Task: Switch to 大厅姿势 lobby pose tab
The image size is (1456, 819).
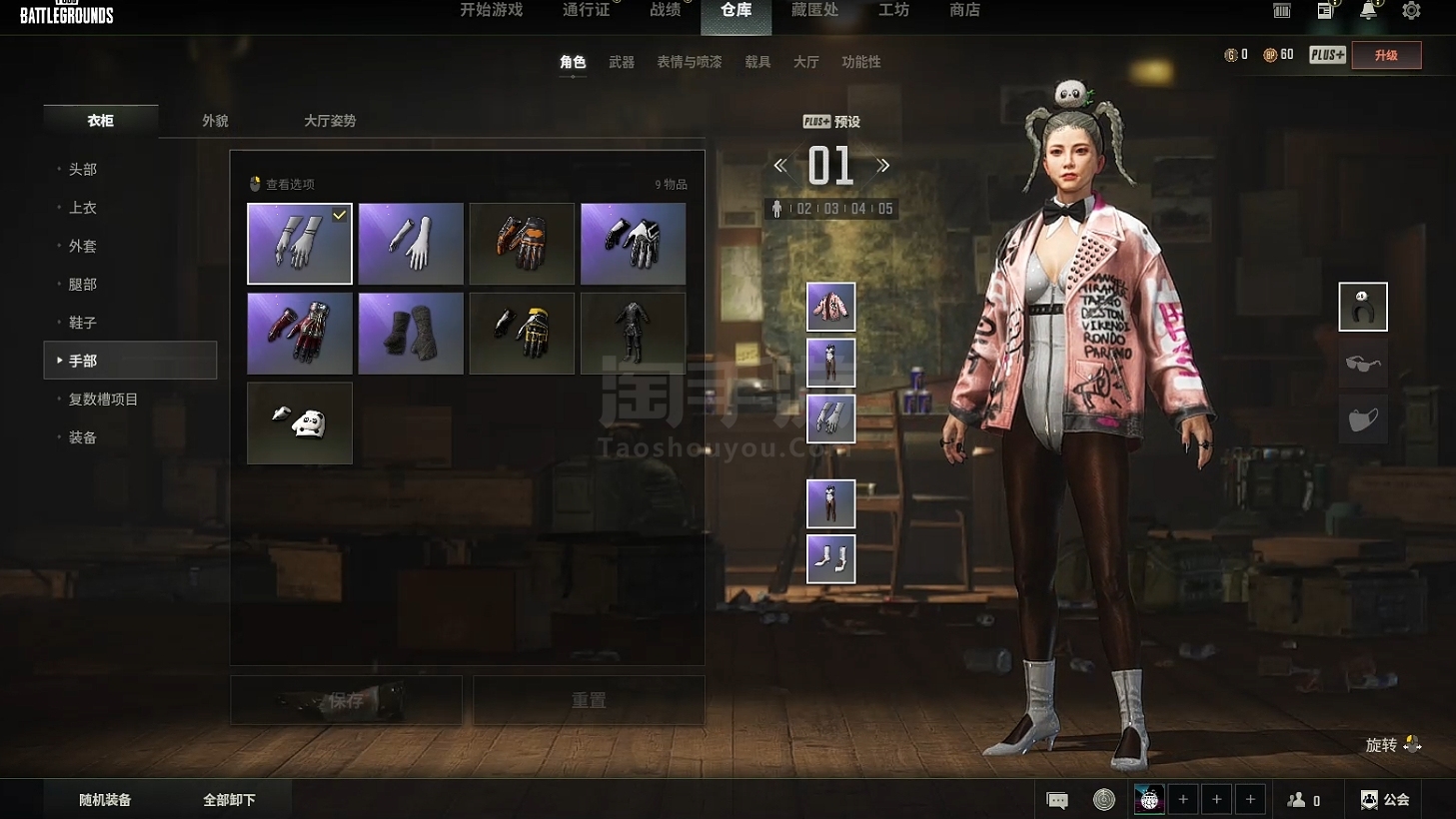Action: click(330, 121)
